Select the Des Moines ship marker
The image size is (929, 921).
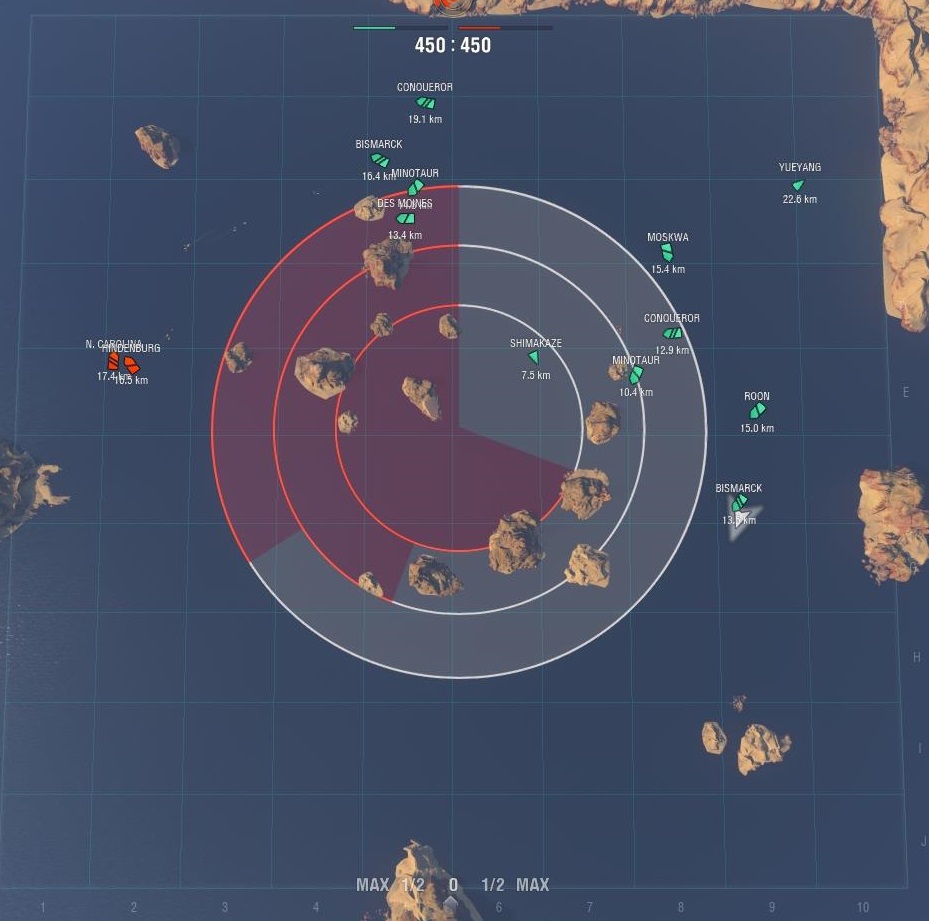(405, 219)
